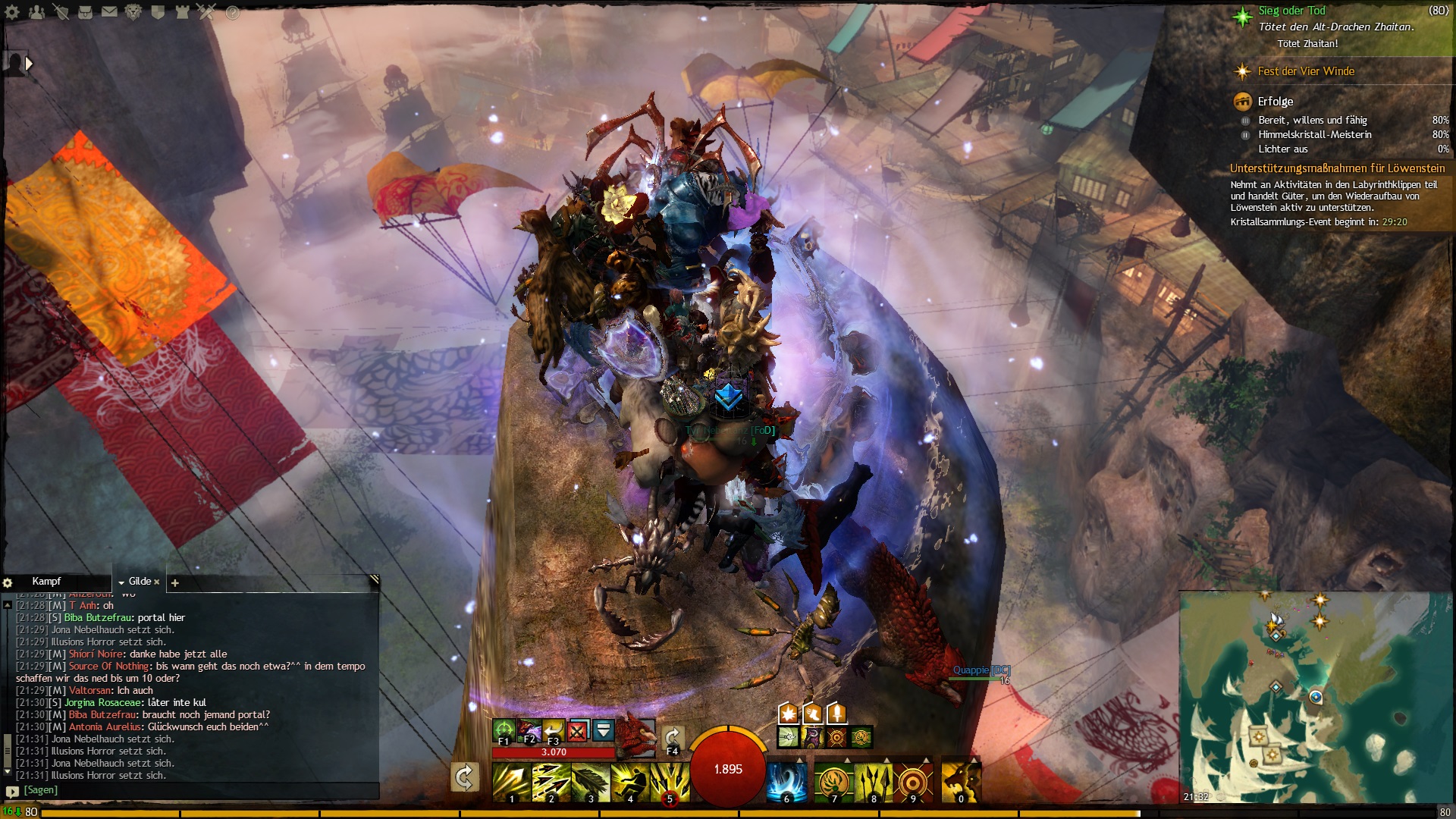Open the game menu gear icon
The height and width of the screenshot is (819, 1456).
(12, 12)
